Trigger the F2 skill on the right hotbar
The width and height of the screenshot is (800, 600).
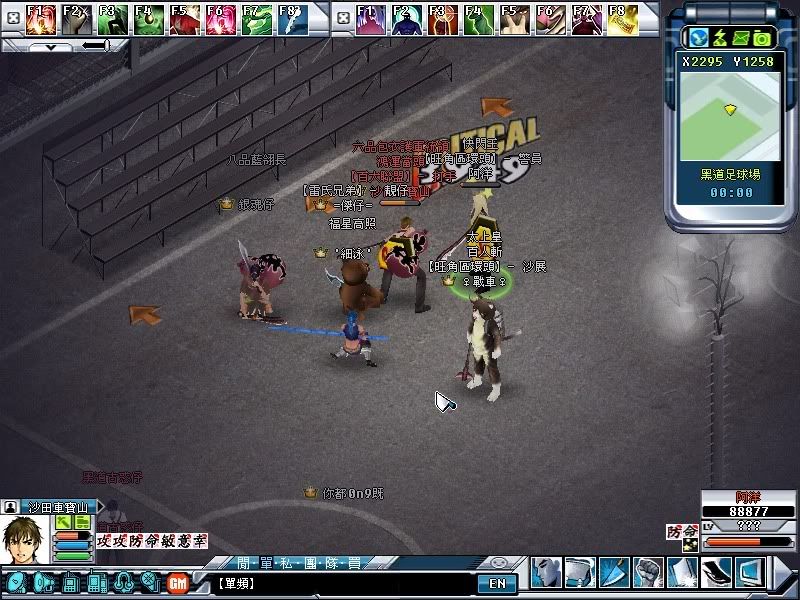[x=406, y=18]
